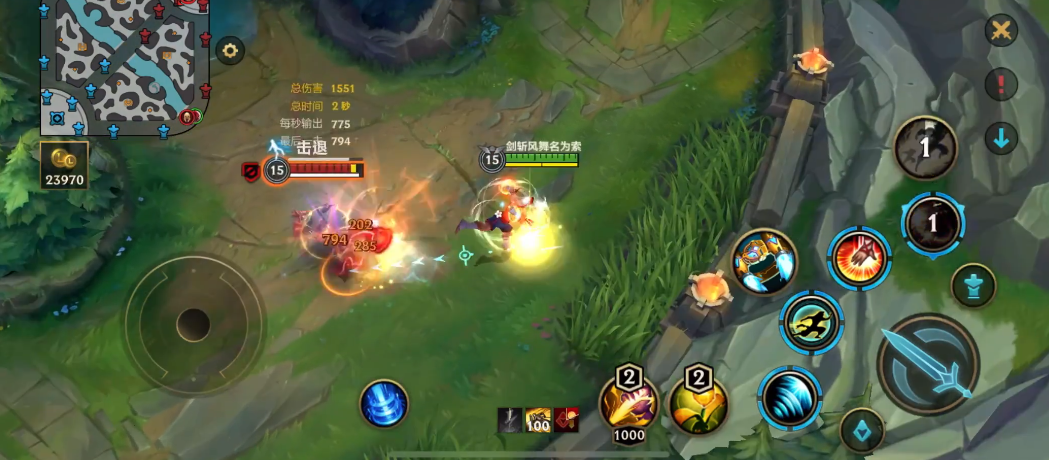Open the gear settings button

pyautogui.click(x=231, y=51)
